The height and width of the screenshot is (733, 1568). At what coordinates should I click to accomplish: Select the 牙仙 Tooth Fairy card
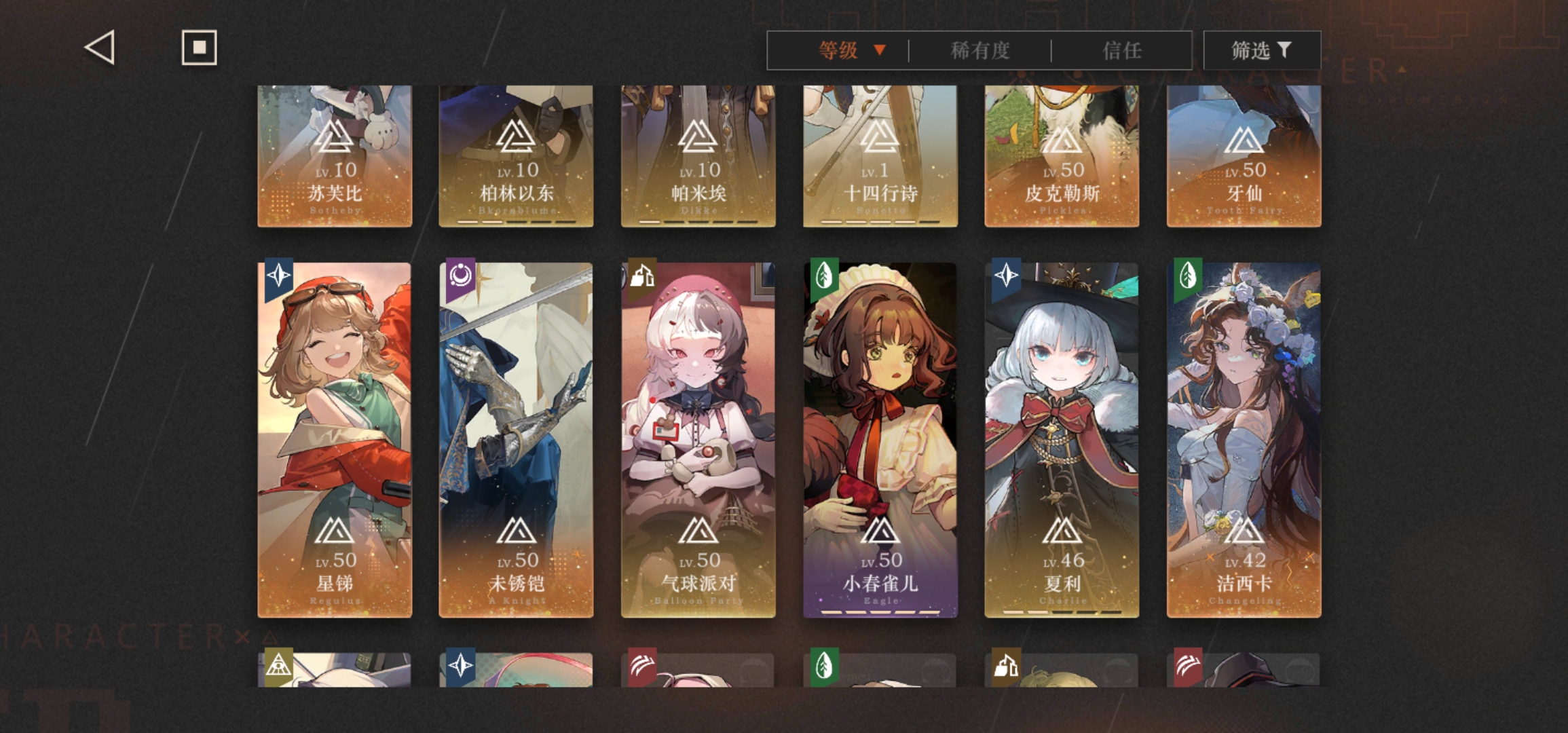point(1244,156)
